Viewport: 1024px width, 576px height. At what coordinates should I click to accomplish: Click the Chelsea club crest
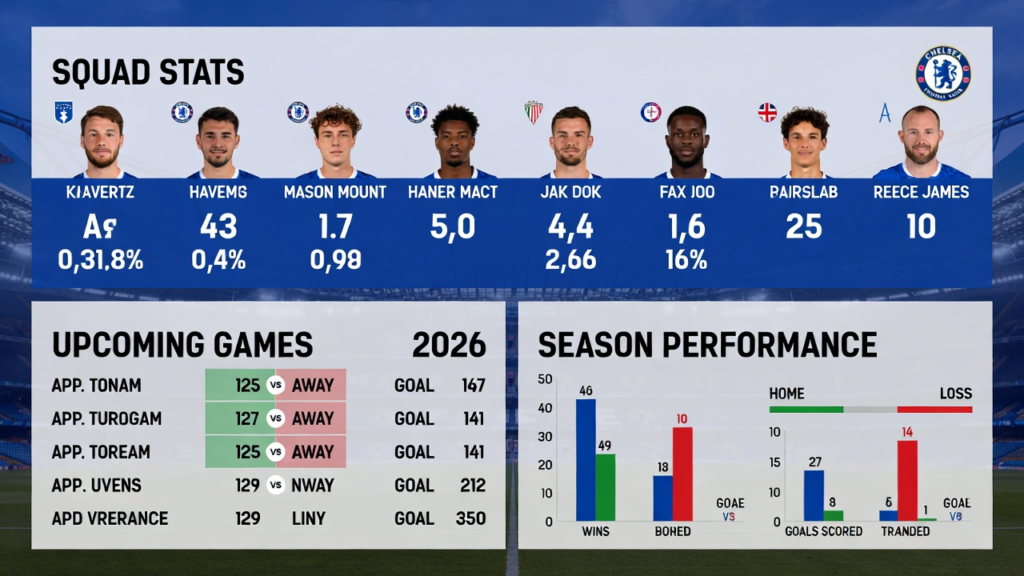point(942,73)
